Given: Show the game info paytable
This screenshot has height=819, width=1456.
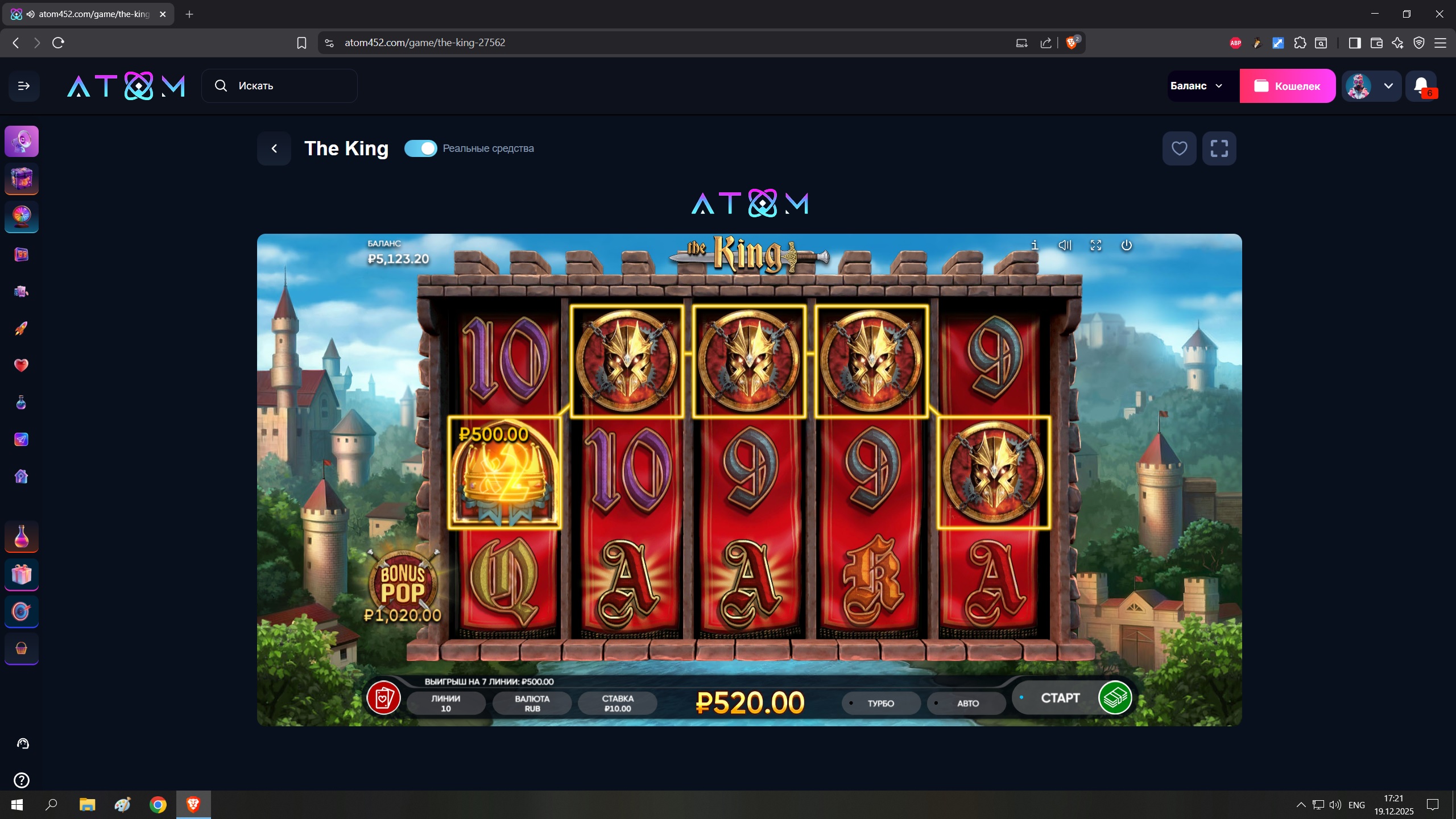Looking at the screenshot, I should pos(1035,245).
